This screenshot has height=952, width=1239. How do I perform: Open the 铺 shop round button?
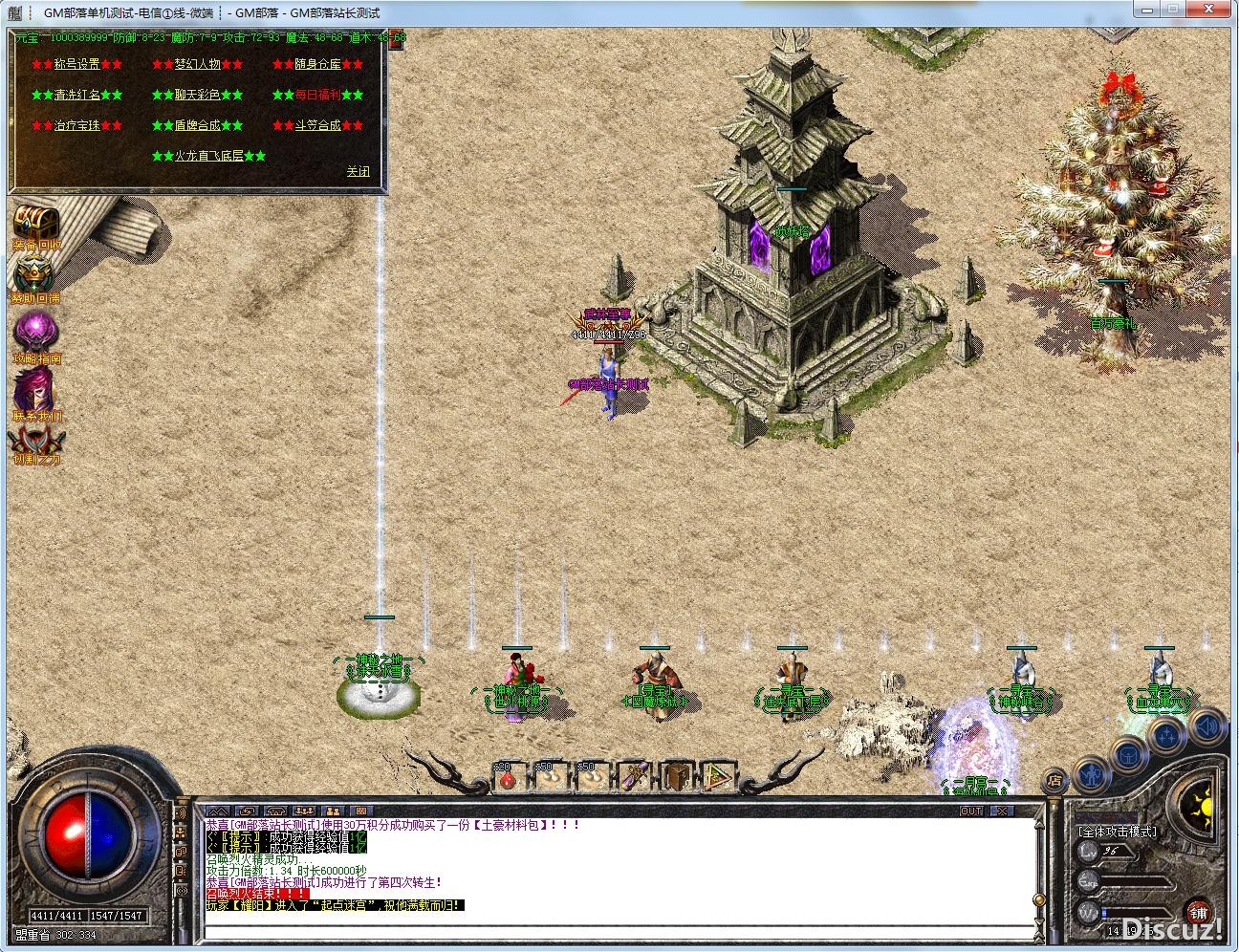click(x=1199, y=911)
